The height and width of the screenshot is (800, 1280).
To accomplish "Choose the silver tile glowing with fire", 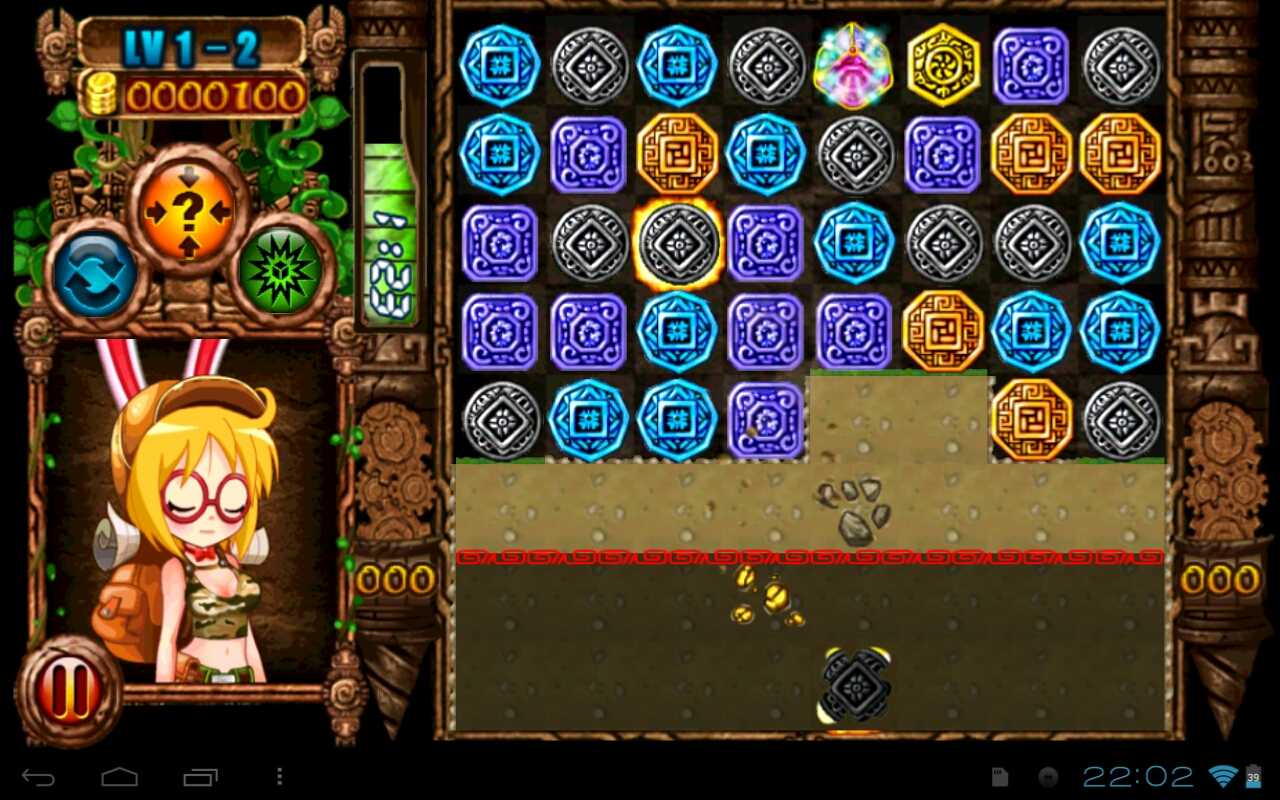I will coord(677,244).
